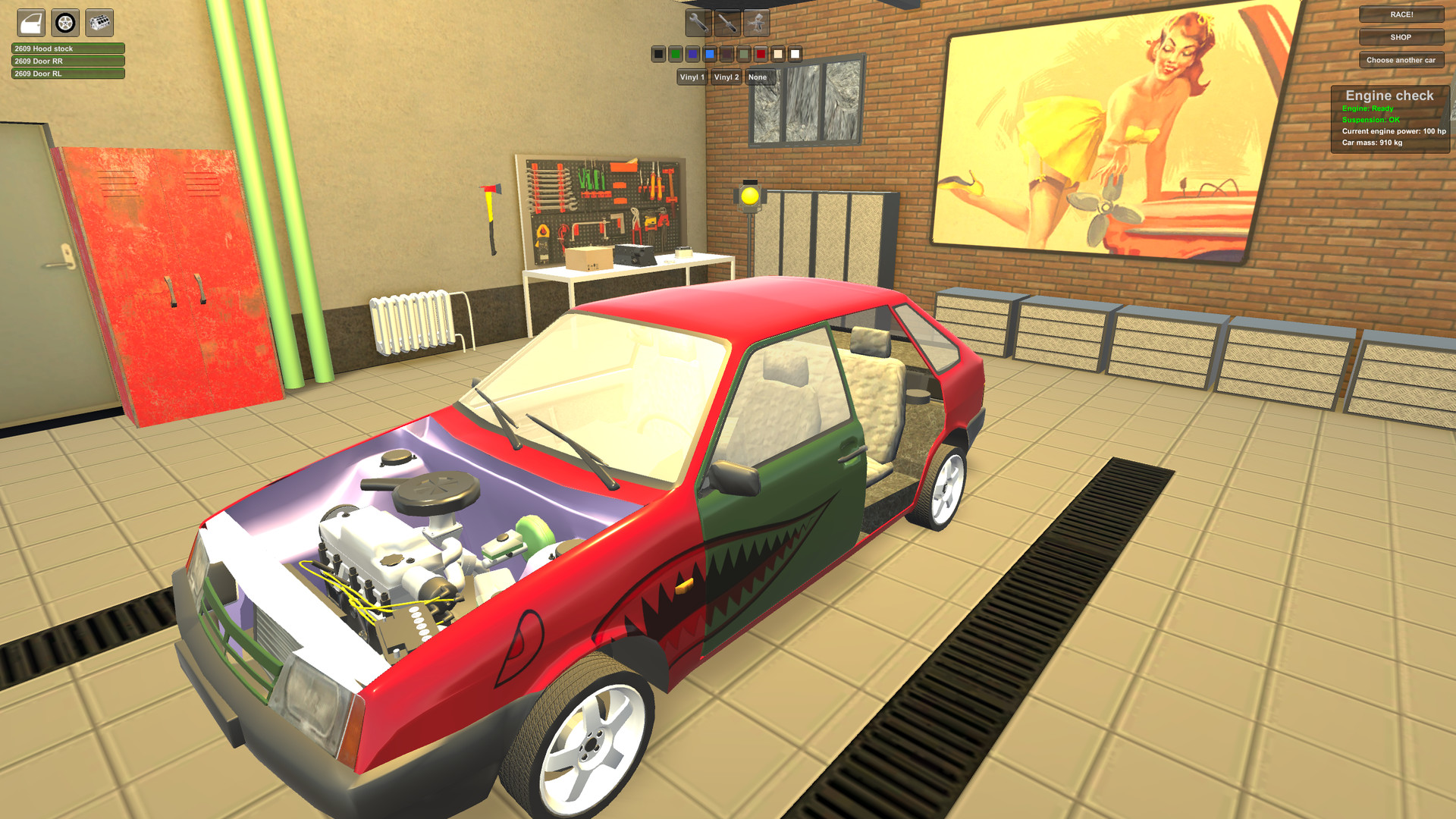Click "Choose another car"

point(1401,61)
